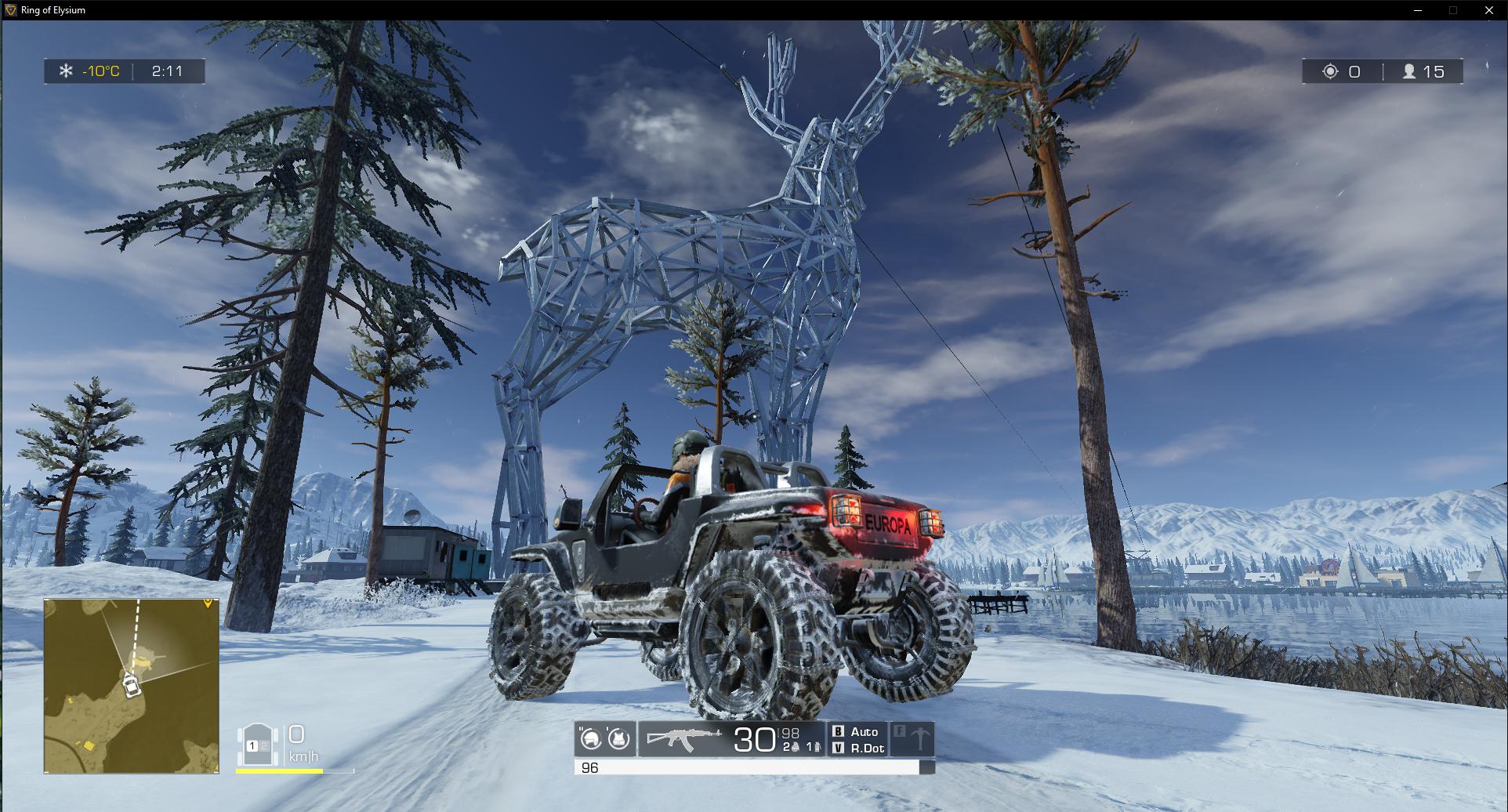Select the stim/injector item icon
Image resolution: width=1508 pixels, height=812 pixels.
[x=817, y=747]
